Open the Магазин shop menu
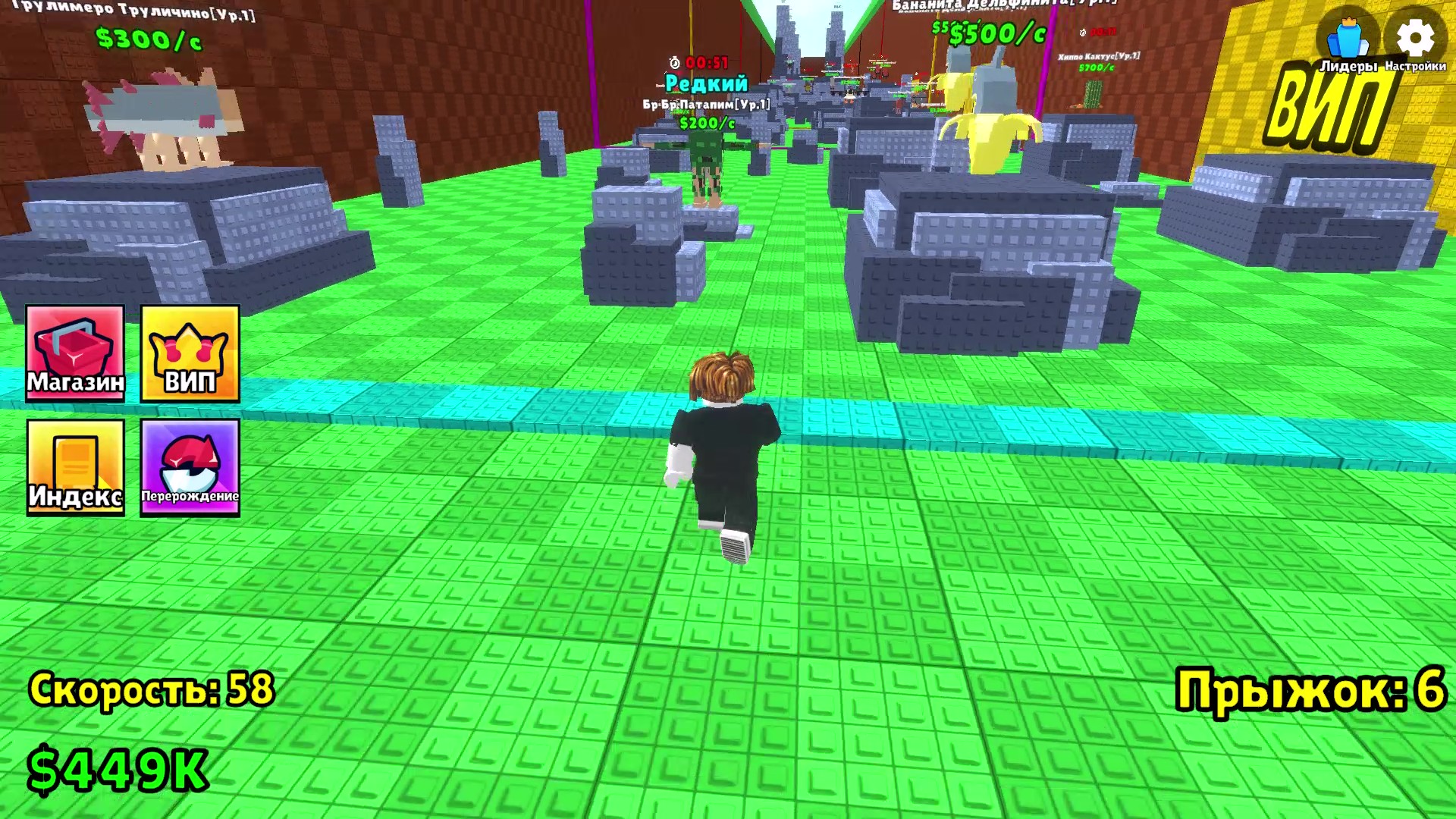 [75, 353]
